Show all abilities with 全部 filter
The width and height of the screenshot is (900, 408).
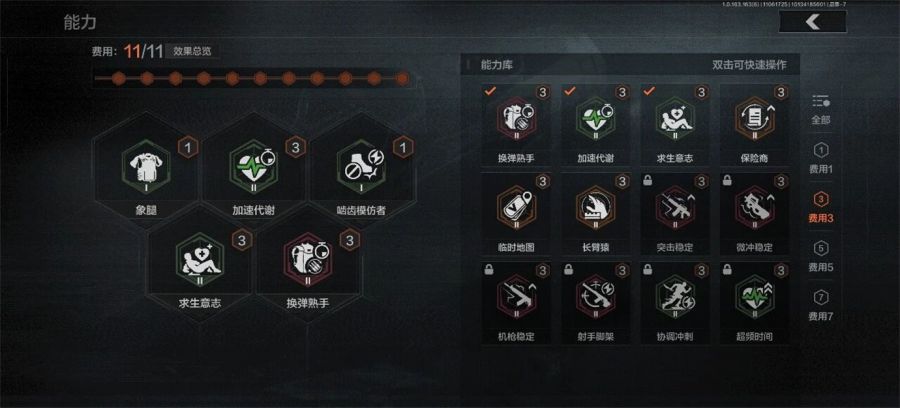click(821, 108)
